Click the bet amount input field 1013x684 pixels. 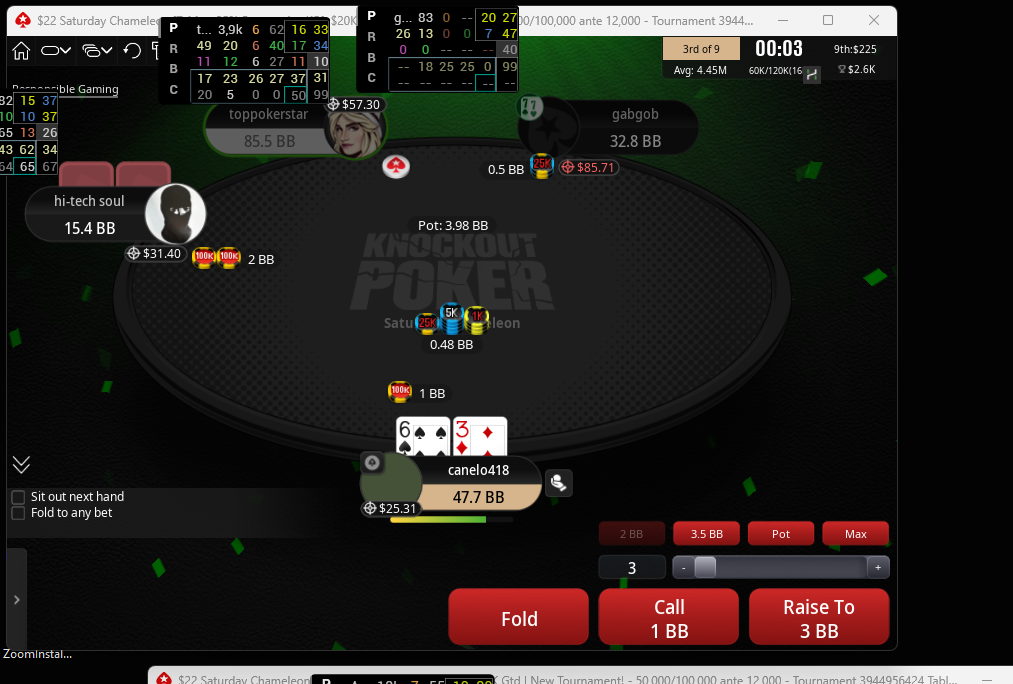[632, 568]
